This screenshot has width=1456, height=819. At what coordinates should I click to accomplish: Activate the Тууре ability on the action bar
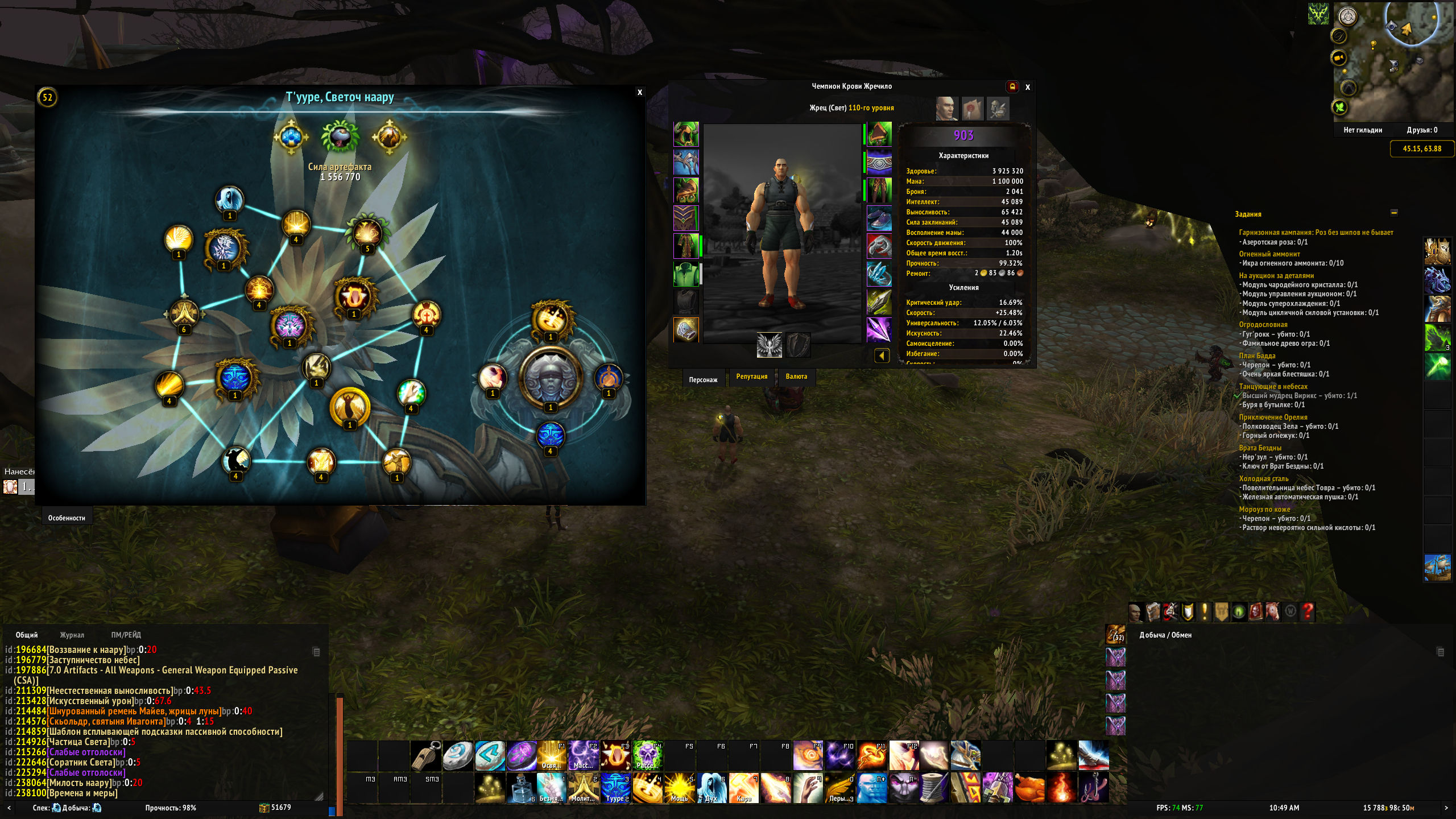pos(615,787)
